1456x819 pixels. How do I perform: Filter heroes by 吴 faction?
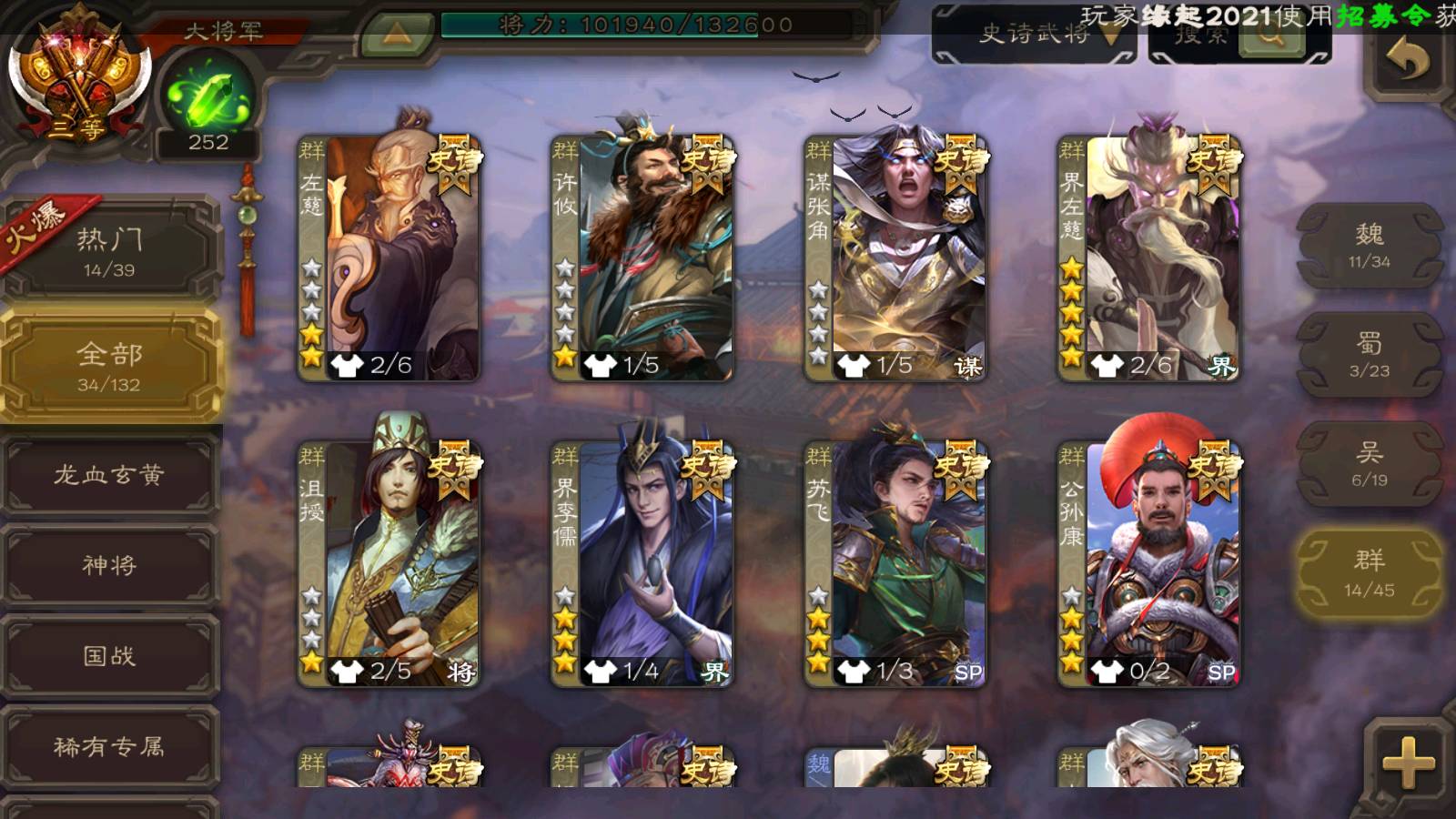[1369, 464]
